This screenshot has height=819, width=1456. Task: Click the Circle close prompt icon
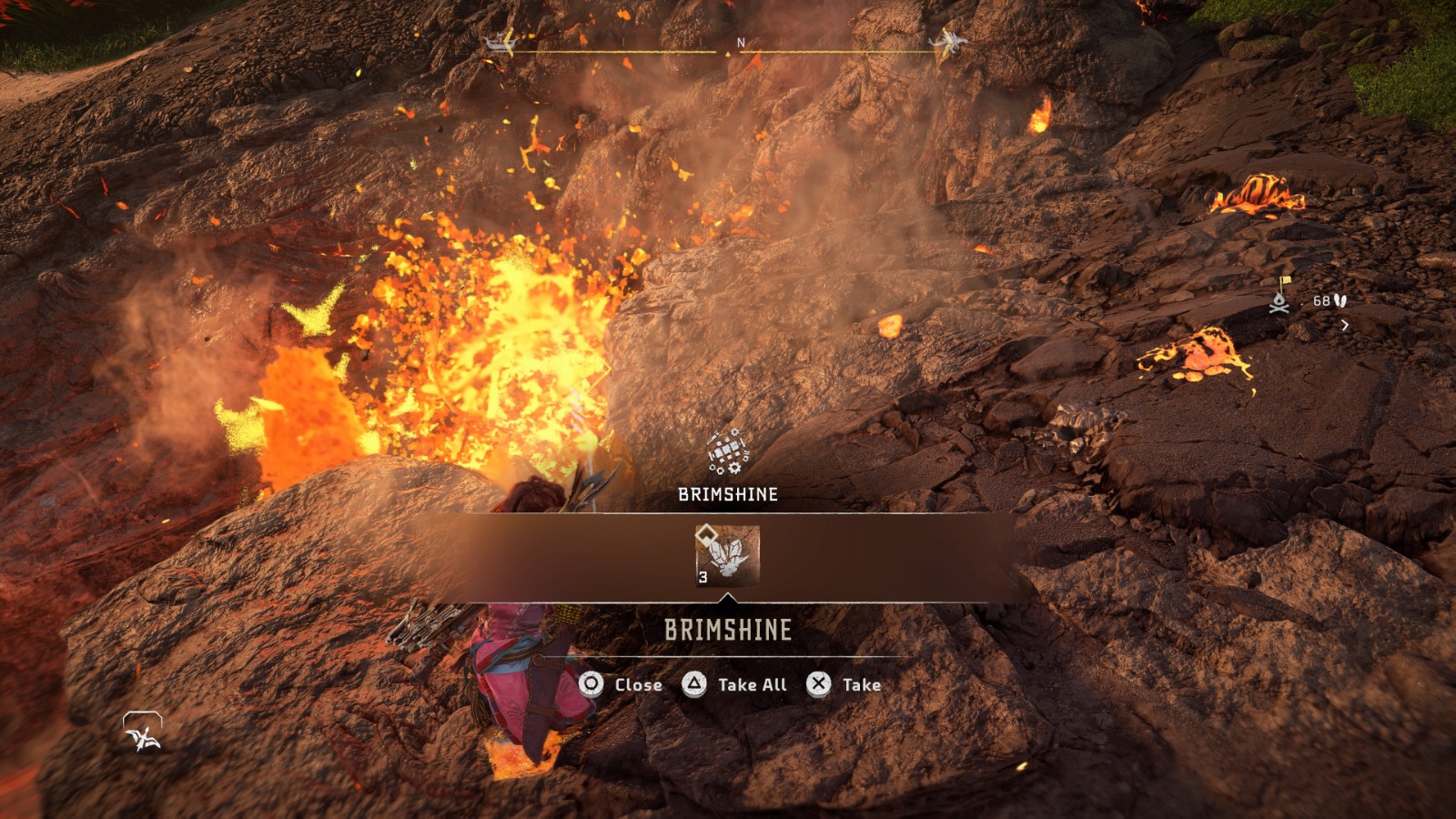pos(590,684)
